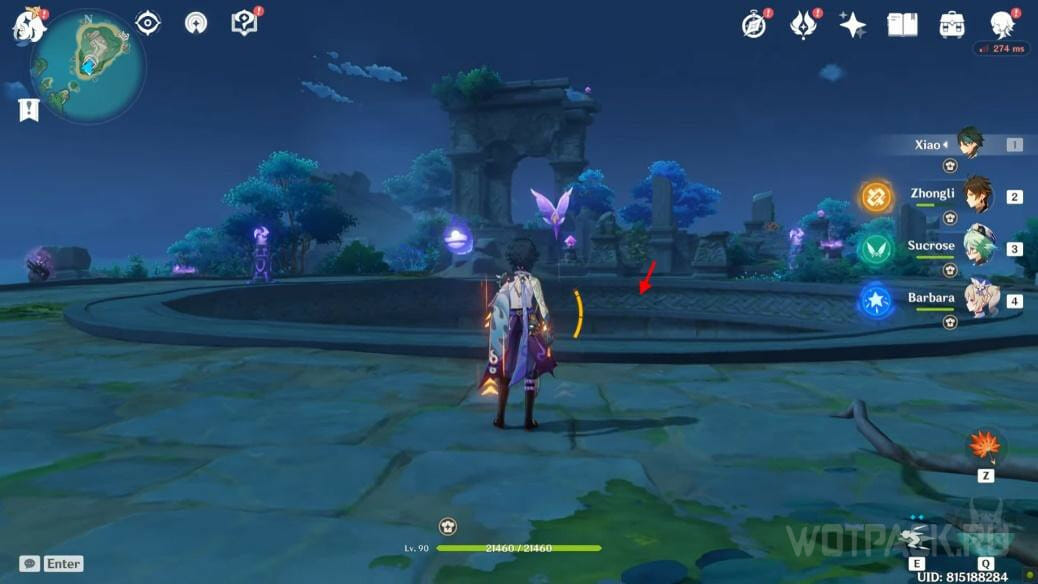Open the backpack inventory
This screenshot has height=584, width=1038.
click(x=952, y=25)
